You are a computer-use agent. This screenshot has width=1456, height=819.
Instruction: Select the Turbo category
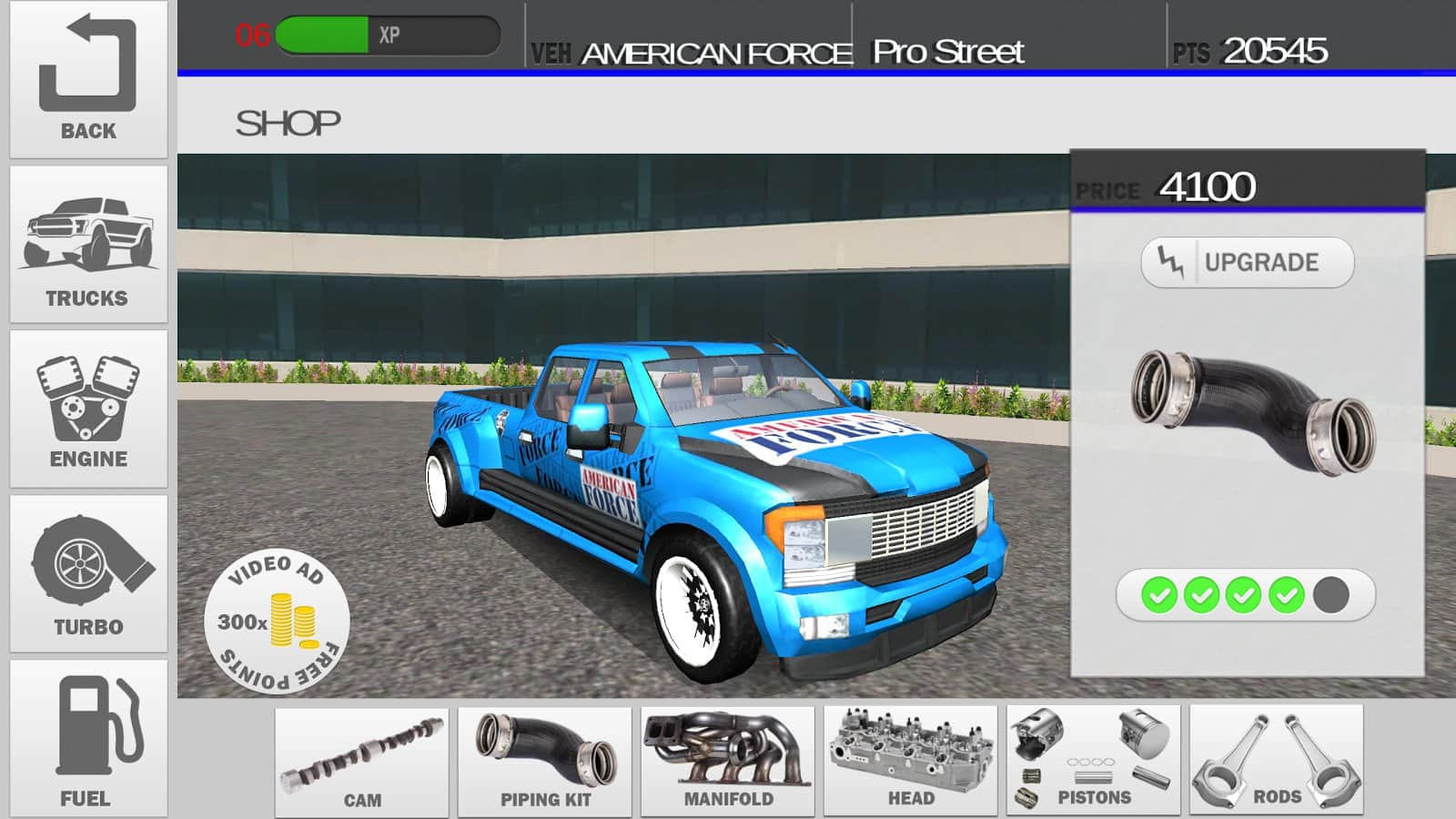[88, 574]
